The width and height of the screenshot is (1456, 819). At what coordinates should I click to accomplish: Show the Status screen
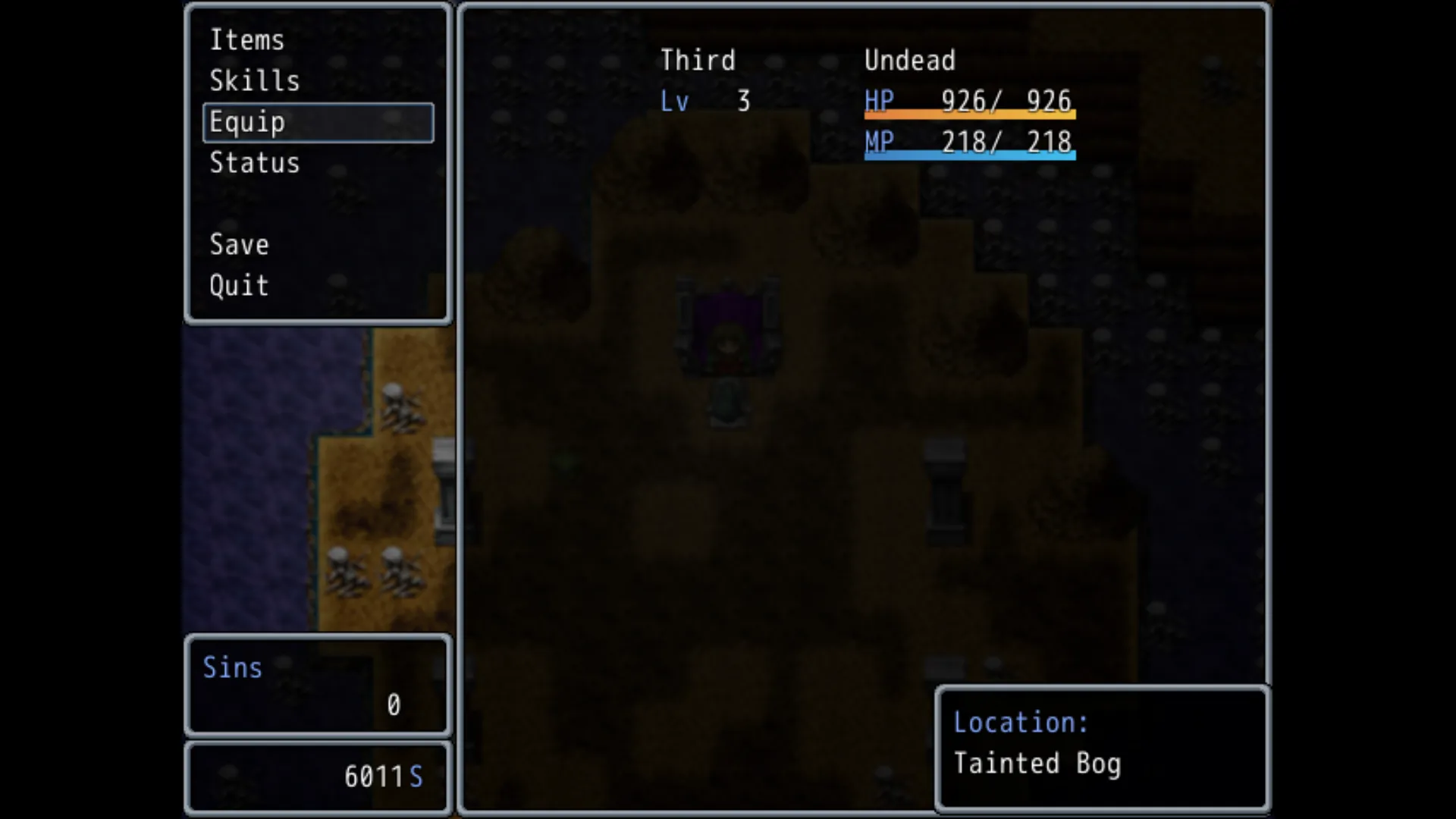tap(255, 163)
